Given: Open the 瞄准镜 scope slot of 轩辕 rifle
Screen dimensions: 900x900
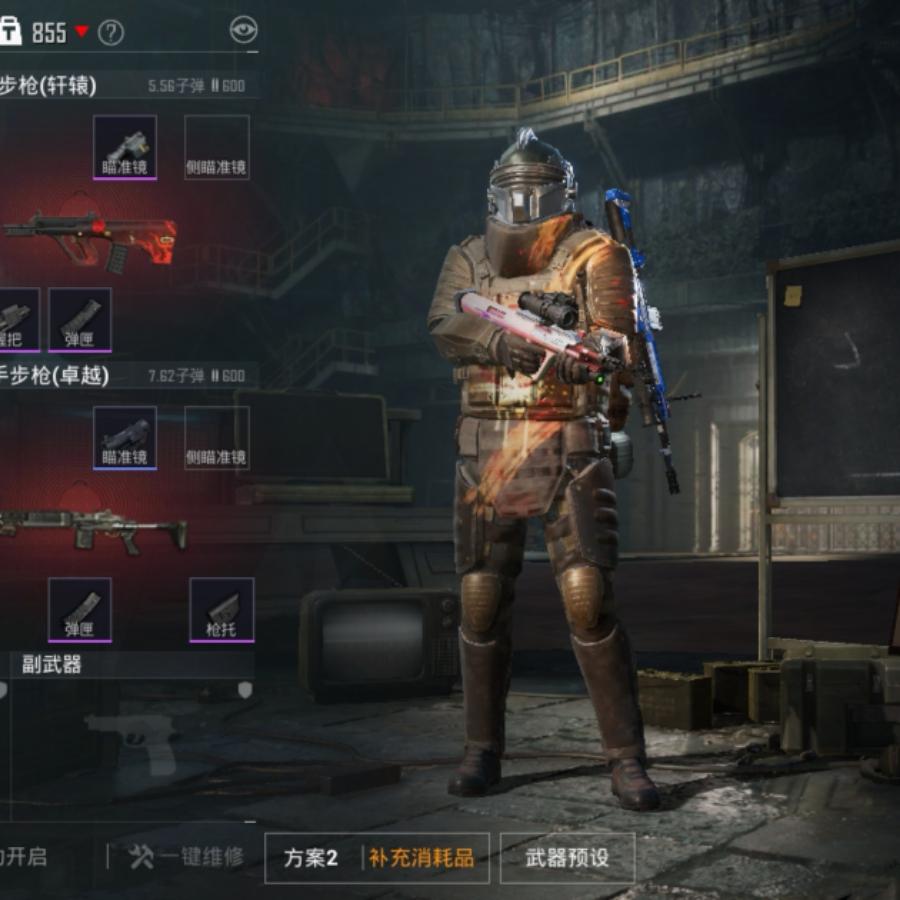Looking at the screenshot, I should (125, 147).
